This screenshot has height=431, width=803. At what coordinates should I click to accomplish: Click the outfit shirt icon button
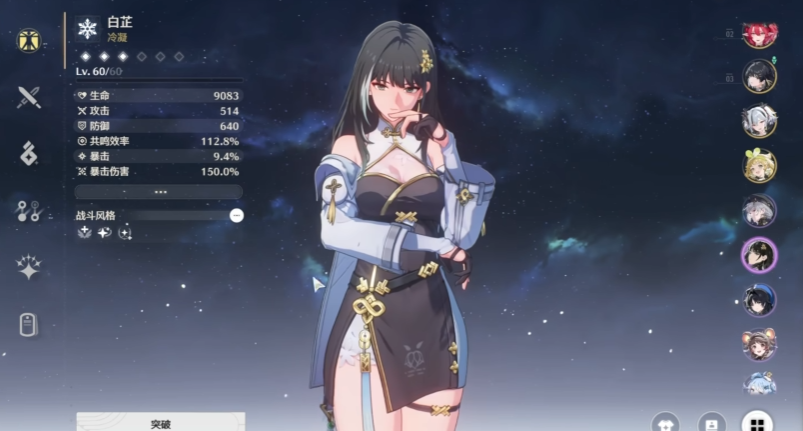pyautogui.click(x=666, y=424)
